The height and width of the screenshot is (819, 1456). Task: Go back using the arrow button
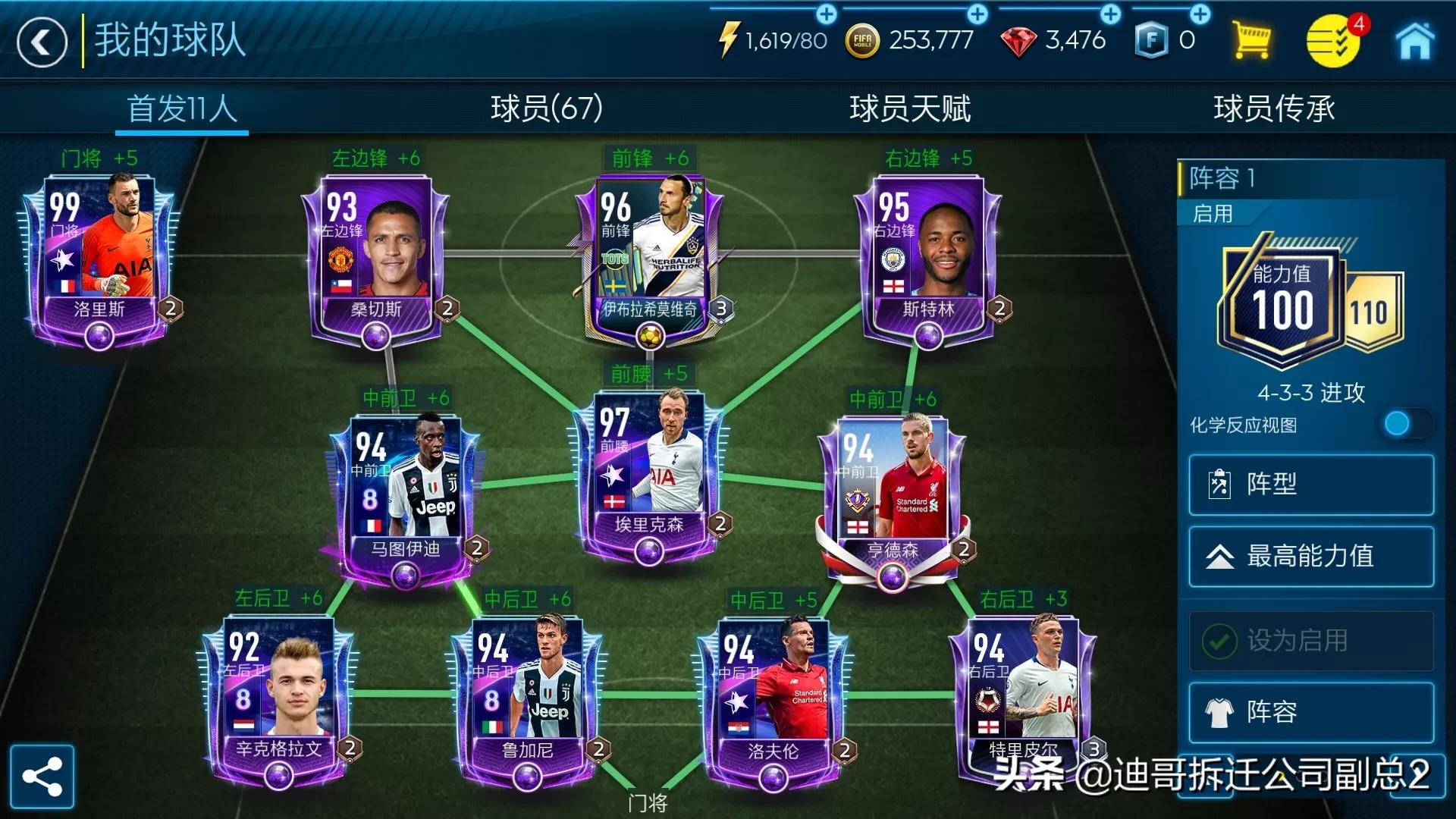tap(42, 42)
